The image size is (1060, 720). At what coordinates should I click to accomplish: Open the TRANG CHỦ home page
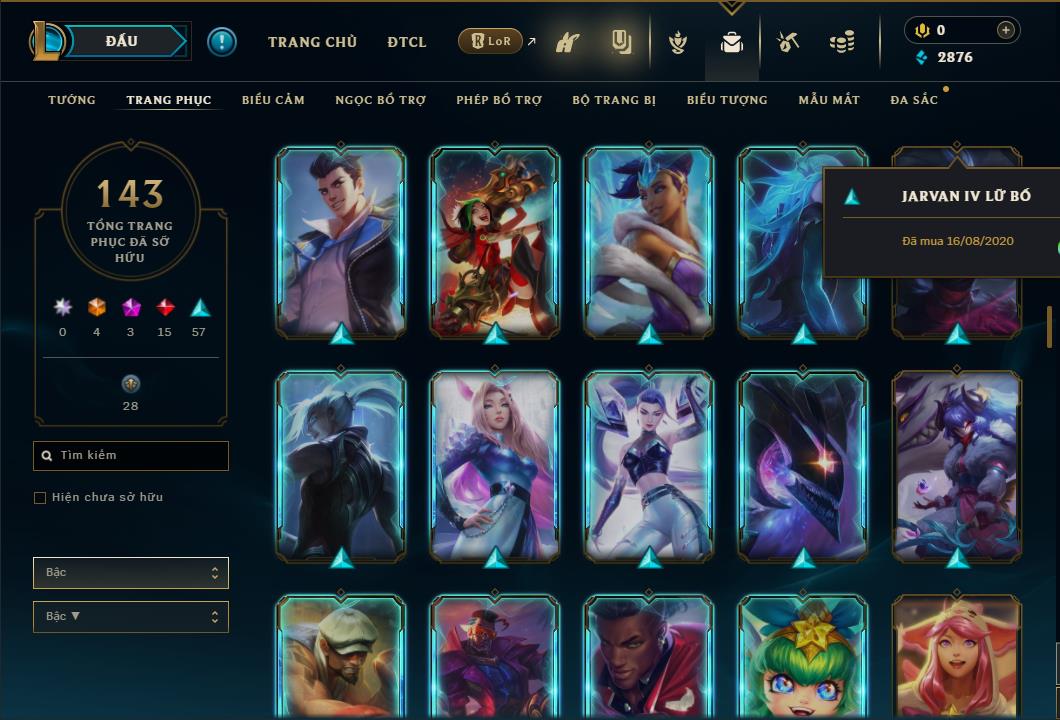click(x=312, y=42)
